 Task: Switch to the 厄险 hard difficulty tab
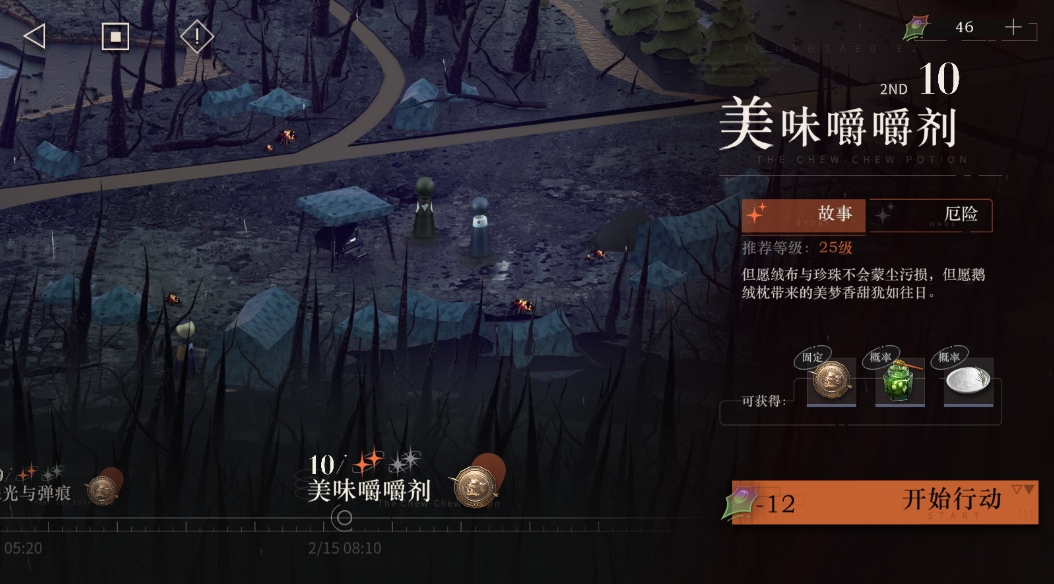coord(930,214)
